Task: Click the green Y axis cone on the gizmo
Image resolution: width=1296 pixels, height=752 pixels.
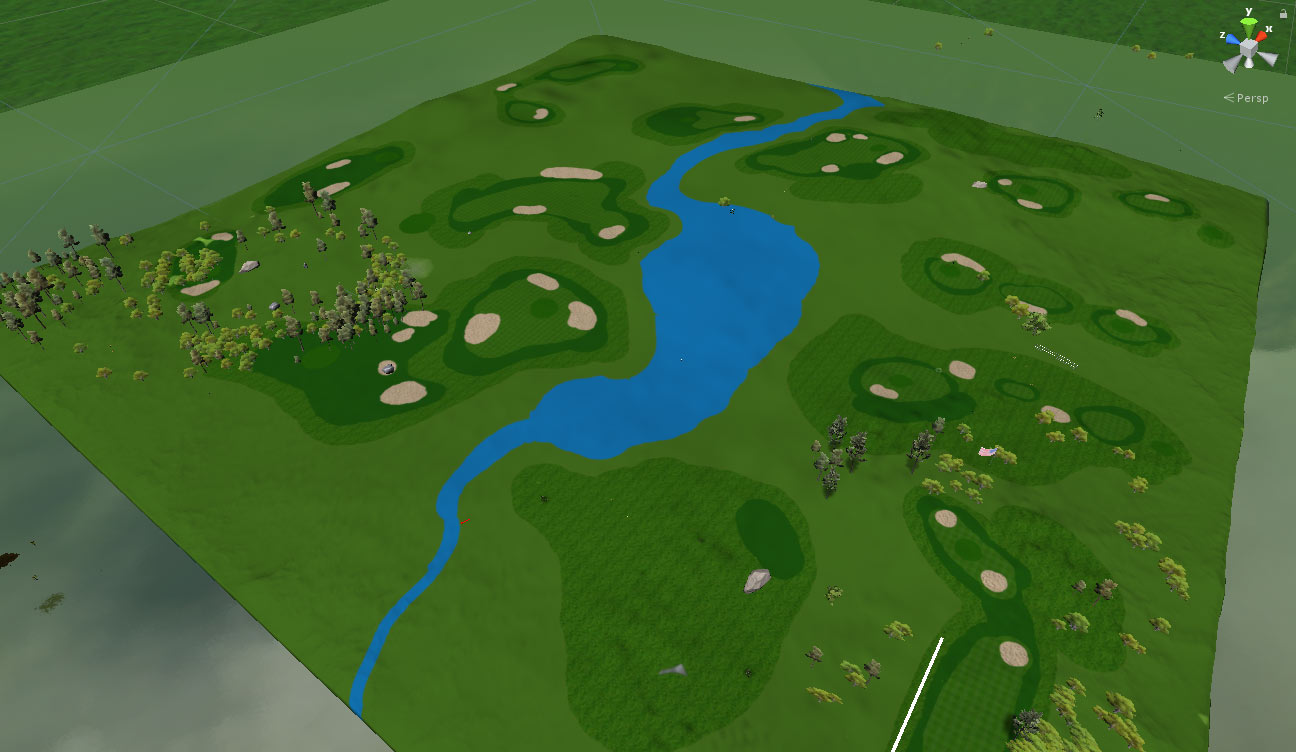Action: click(1248, 23)
